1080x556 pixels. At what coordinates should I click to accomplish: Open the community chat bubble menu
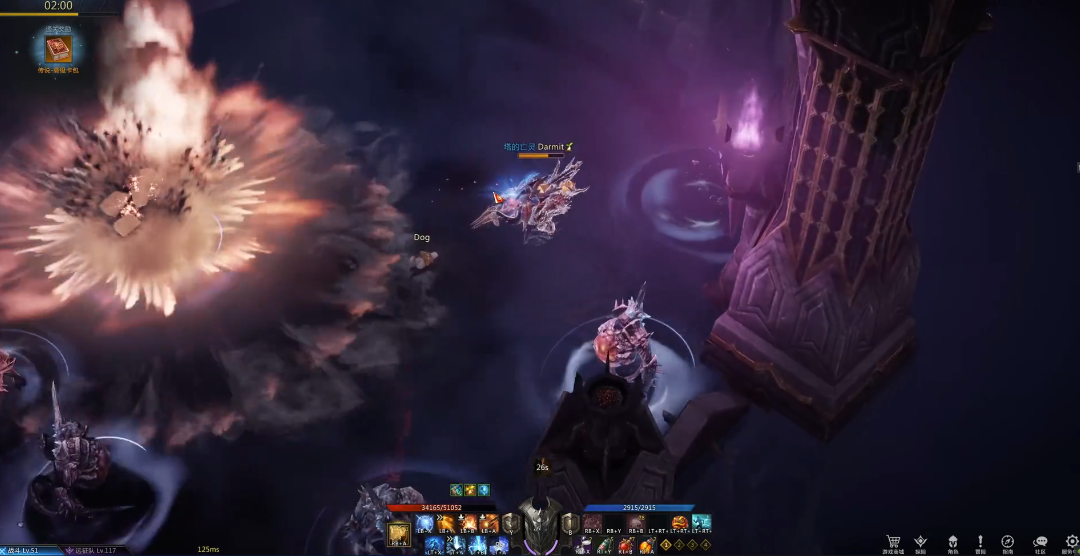[x=1040, y=541]
